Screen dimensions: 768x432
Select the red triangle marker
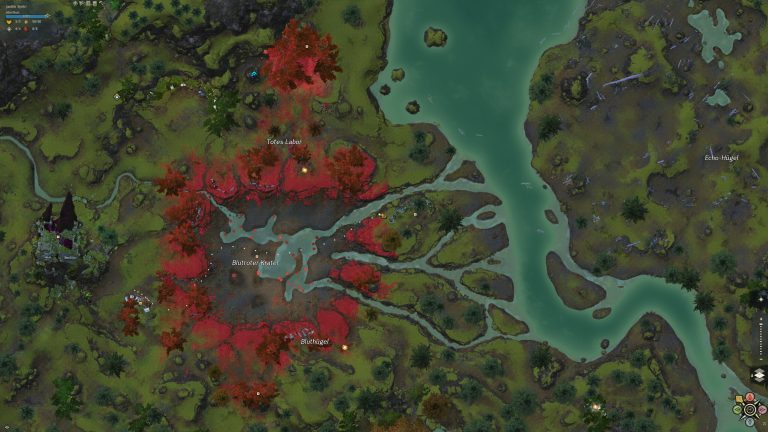coord(750,397)
